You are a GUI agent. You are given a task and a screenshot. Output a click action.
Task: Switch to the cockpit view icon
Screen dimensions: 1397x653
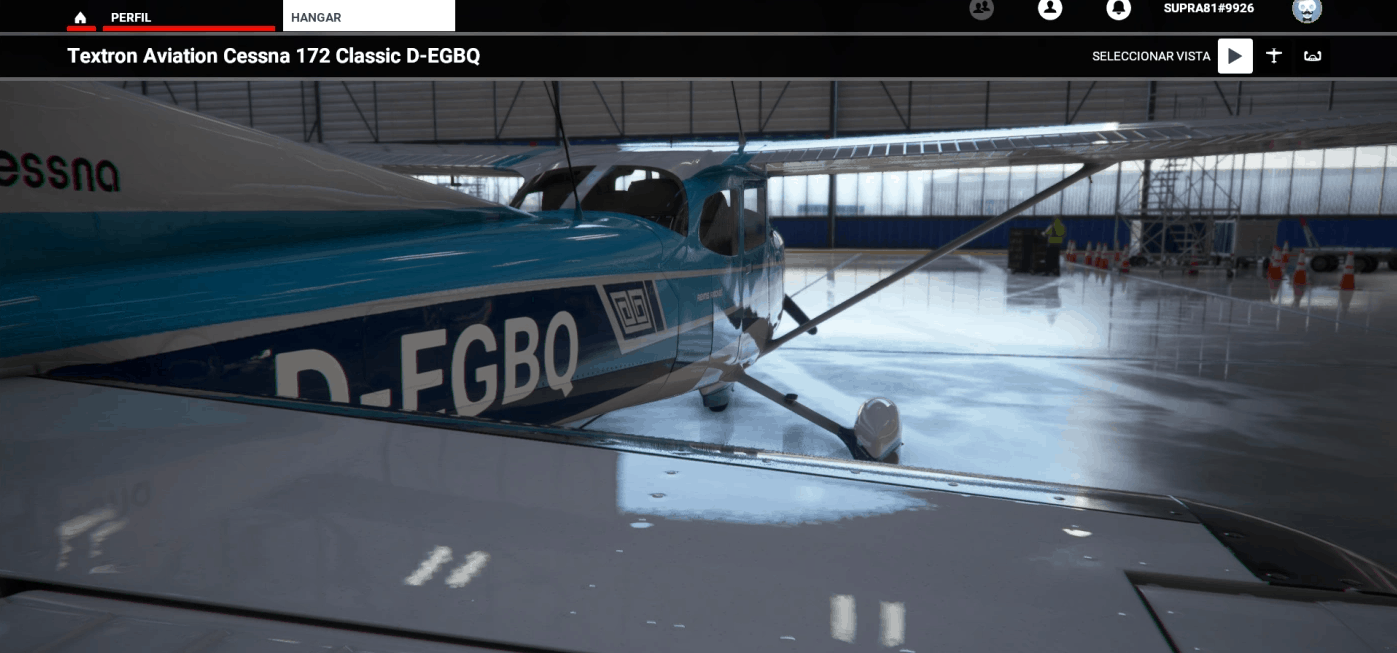point(1312,56)
